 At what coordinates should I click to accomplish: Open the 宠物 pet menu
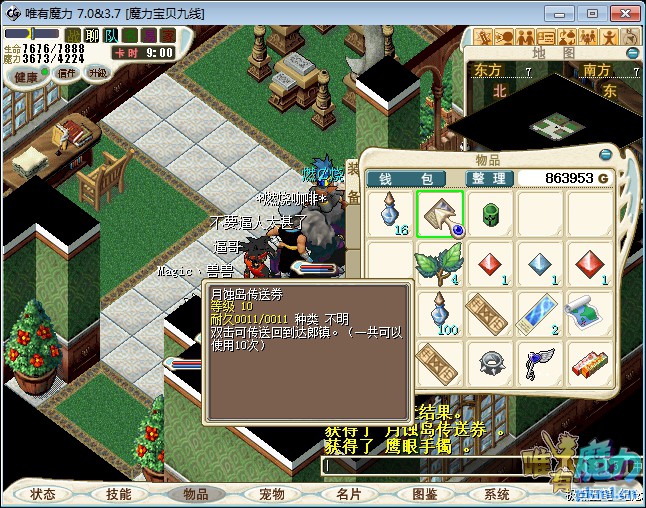coord(272,494)
